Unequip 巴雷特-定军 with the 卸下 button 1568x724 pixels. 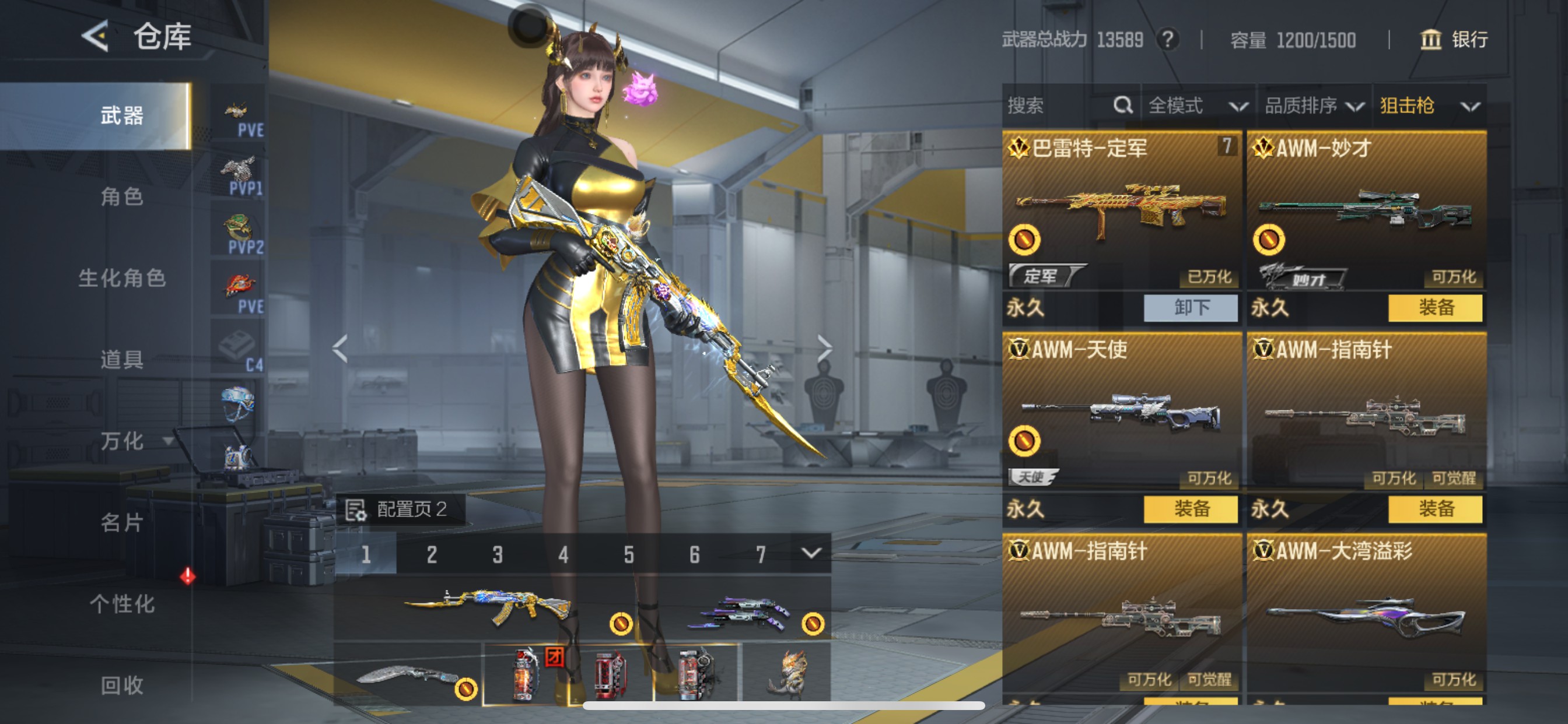1190,308
